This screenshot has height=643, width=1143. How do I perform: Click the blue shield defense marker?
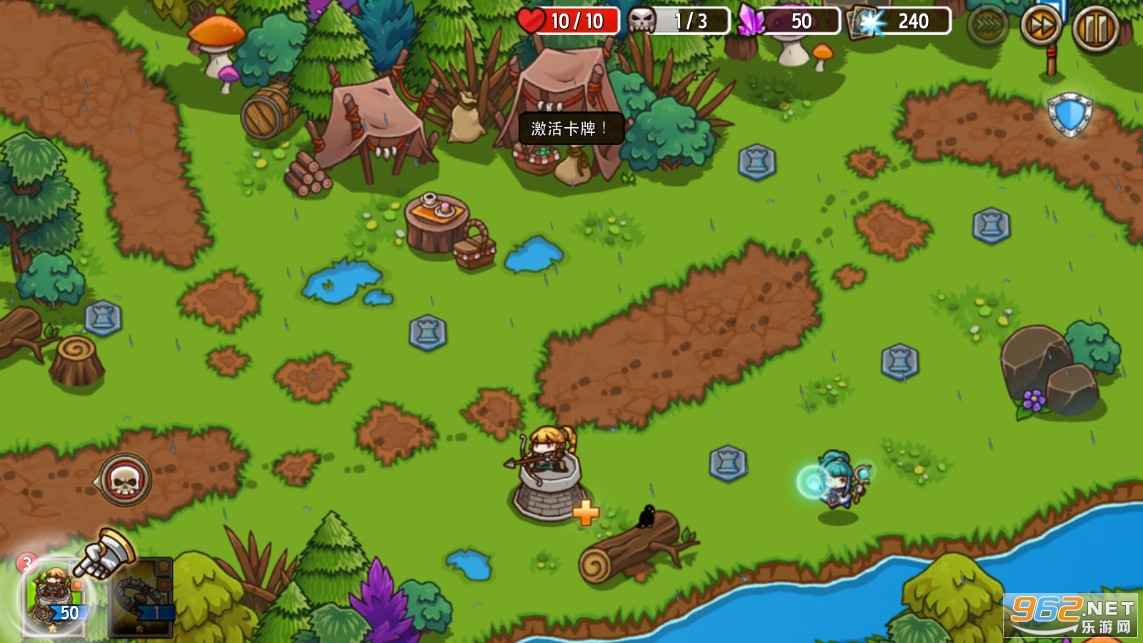click(x=1070, y=114)
